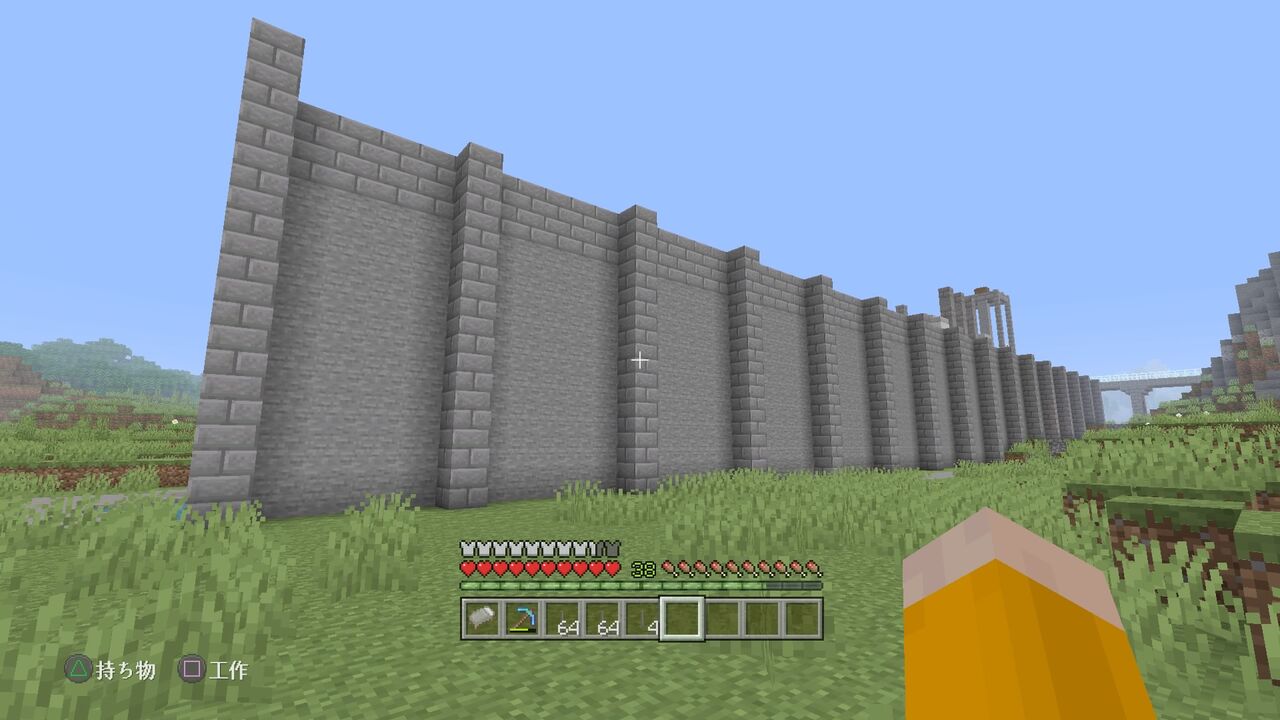Image resolution: width=1280 pixels, height=720 pixels.
Task: Click the leftmost heart in the health bar
Action: 467,567
